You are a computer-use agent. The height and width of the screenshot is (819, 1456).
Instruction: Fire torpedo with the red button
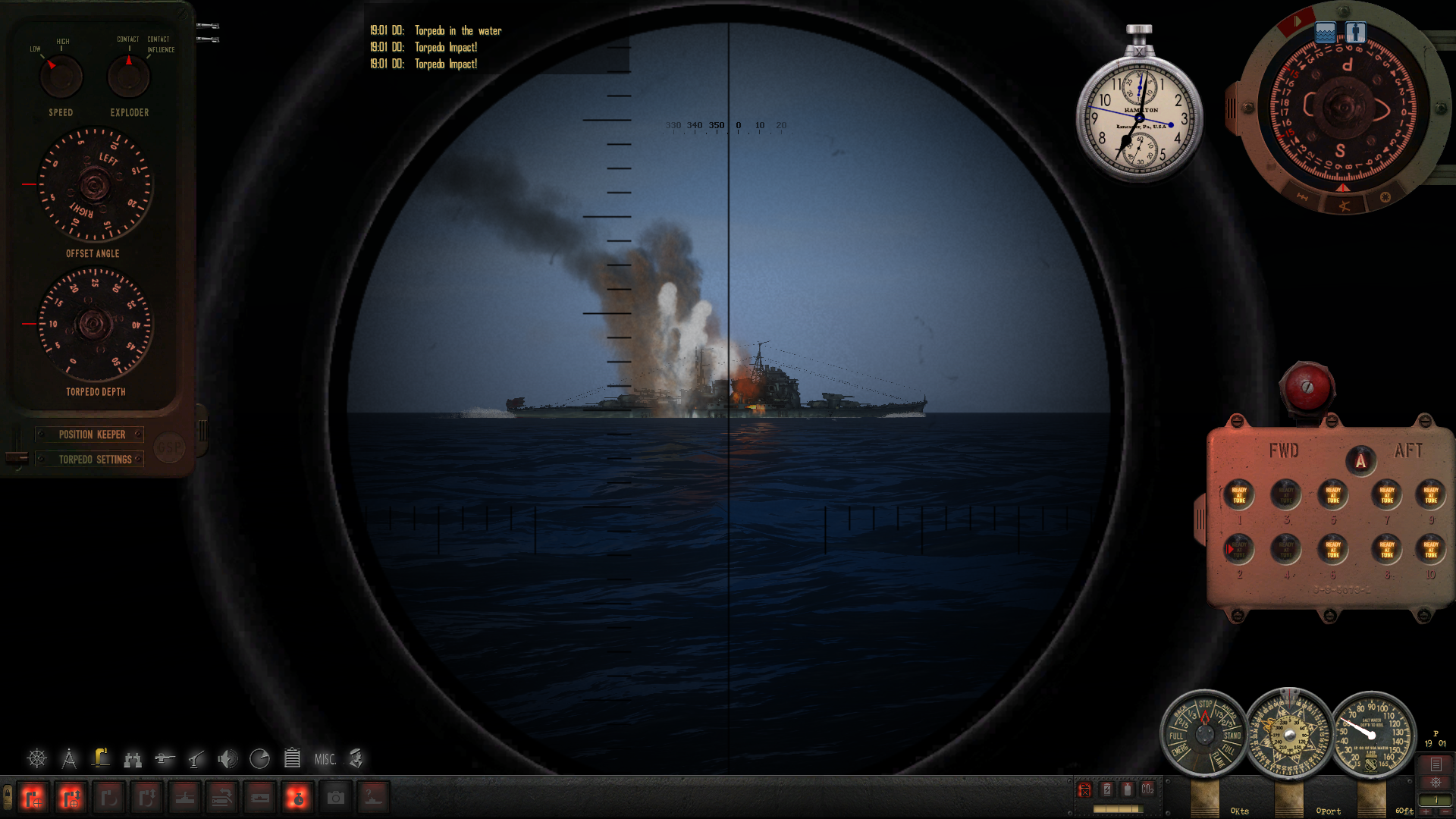pos(1307,388)
